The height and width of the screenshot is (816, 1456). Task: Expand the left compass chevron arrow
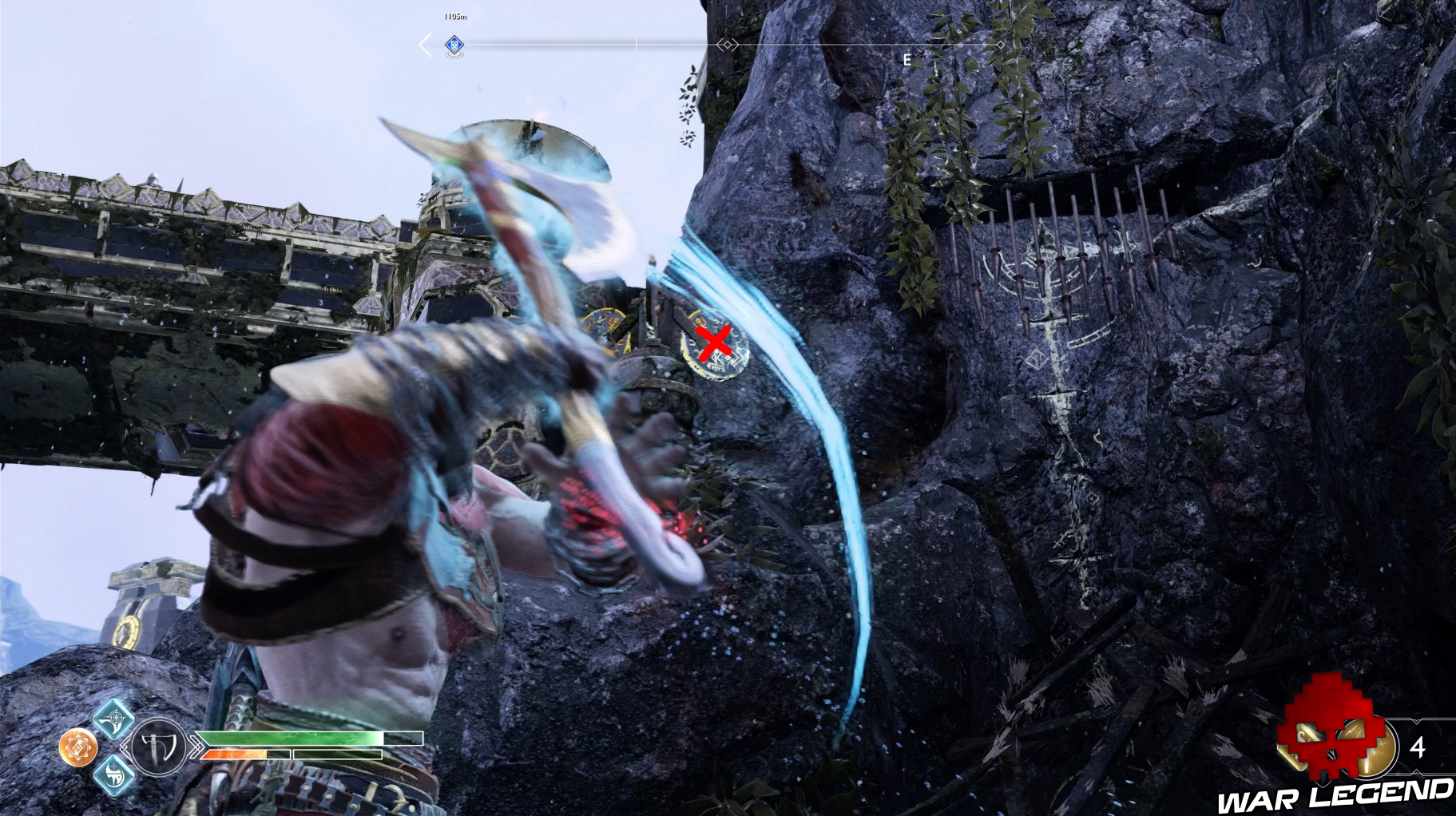pyautogui.click(x=423, y=44)
